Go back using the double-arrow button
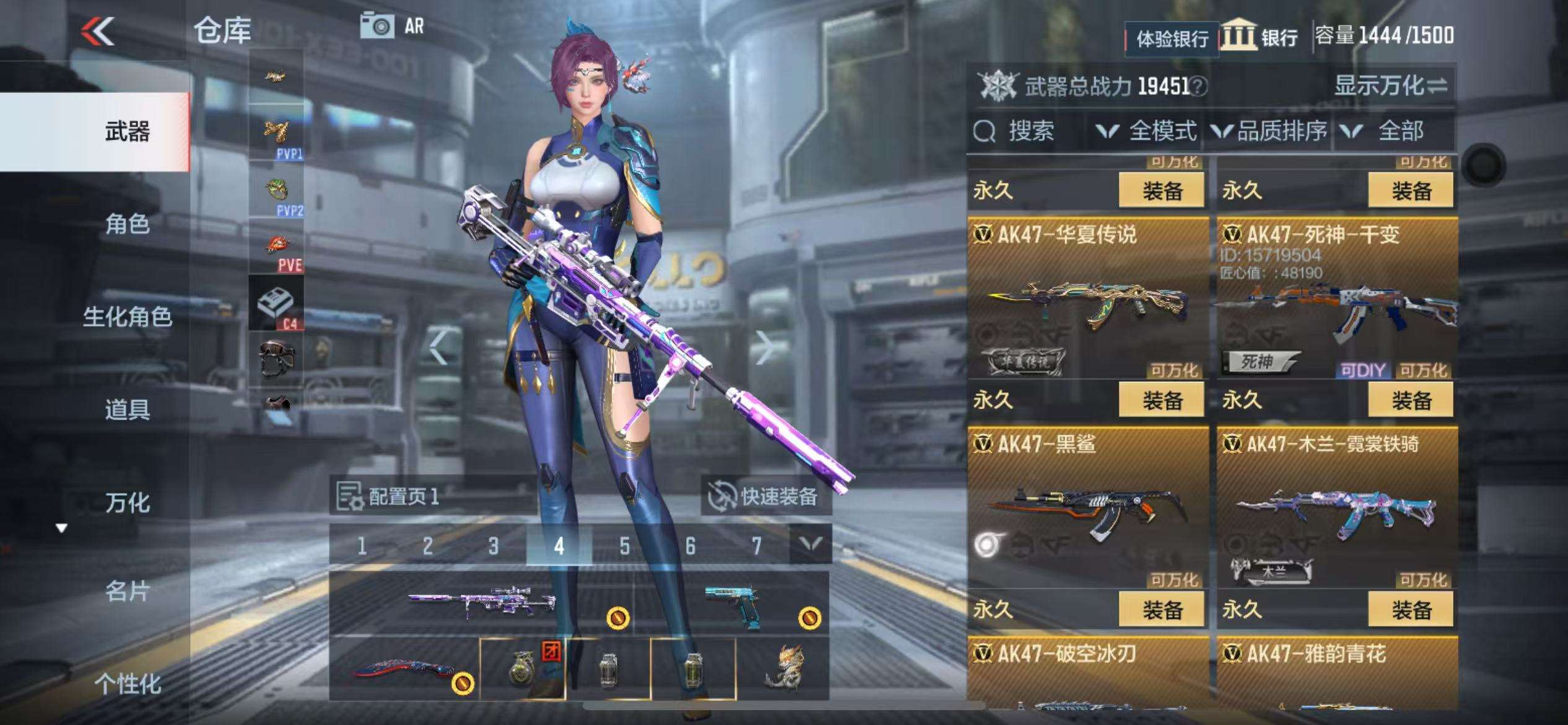This screenshot has height=725, width=1568. (x=98, y=31)
